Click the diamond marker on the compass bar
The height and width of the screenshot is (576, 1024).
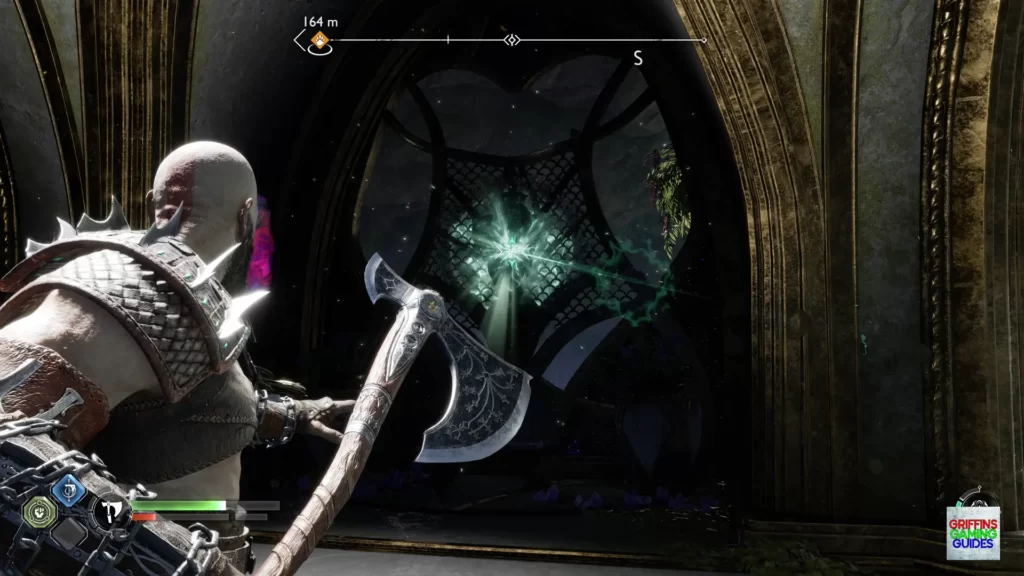coord(512,41)
